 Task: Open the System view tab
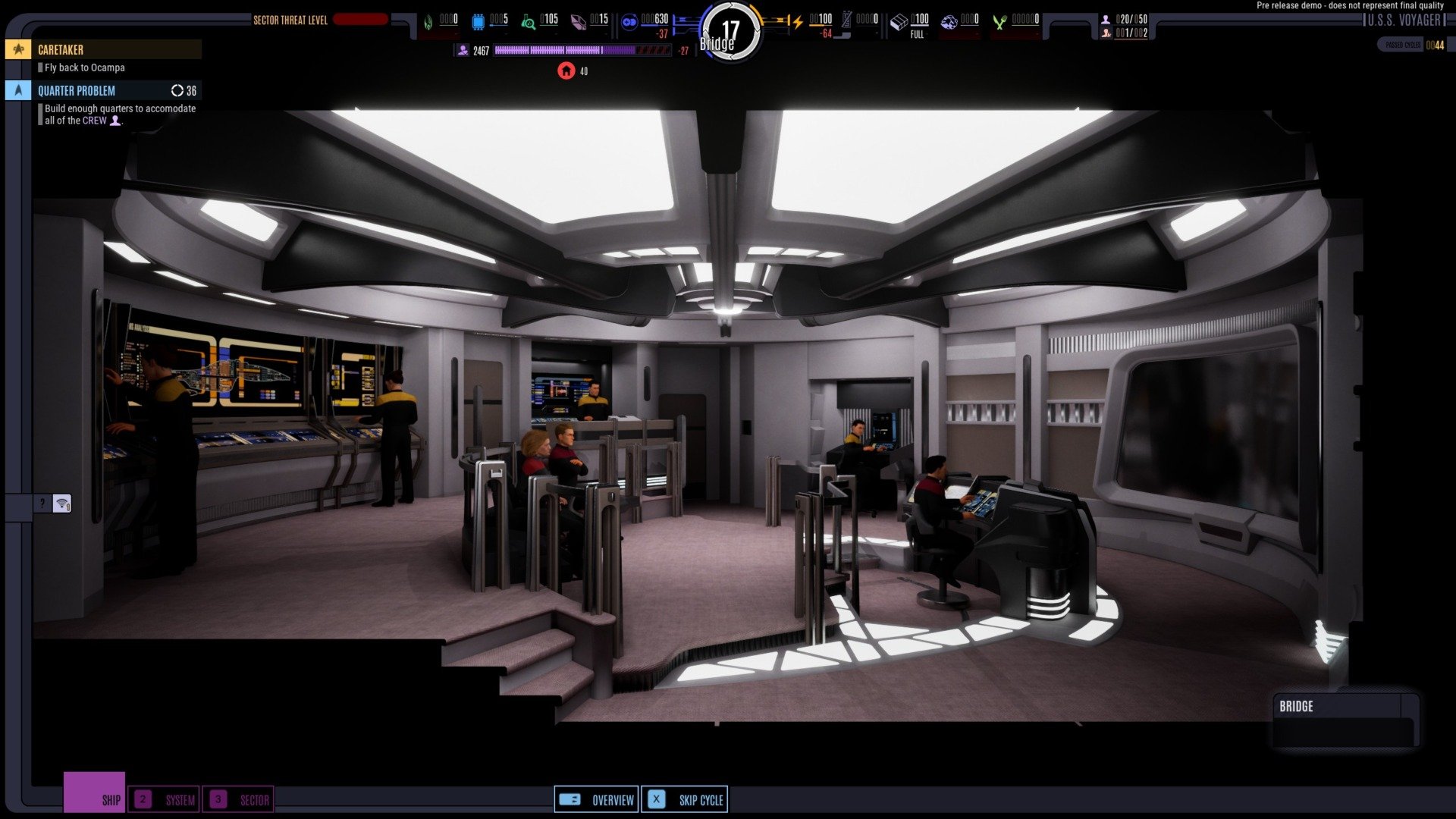[x=164, y=799]
